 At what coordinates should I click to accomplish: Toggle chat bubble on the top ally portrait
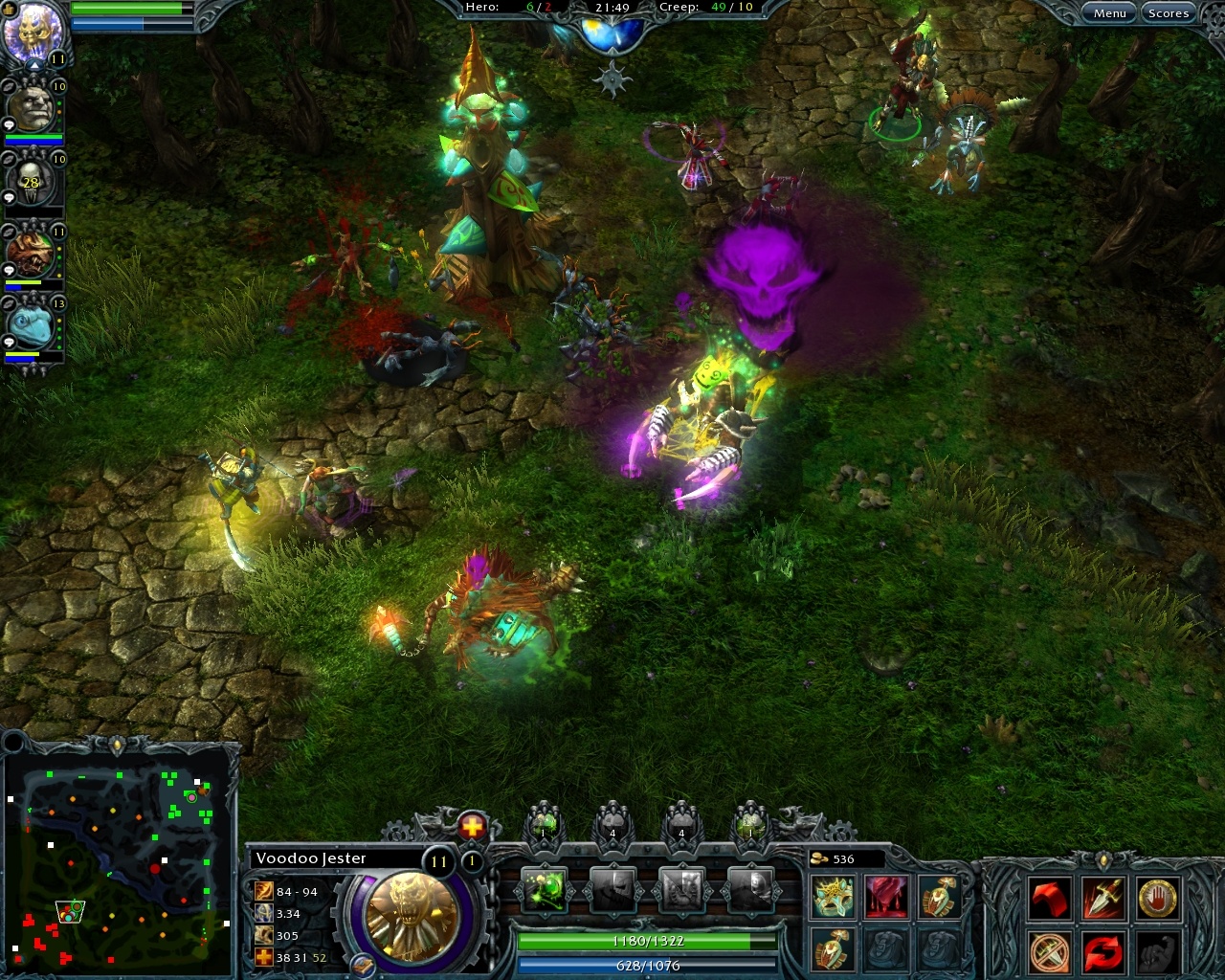[x=8, y=123]
